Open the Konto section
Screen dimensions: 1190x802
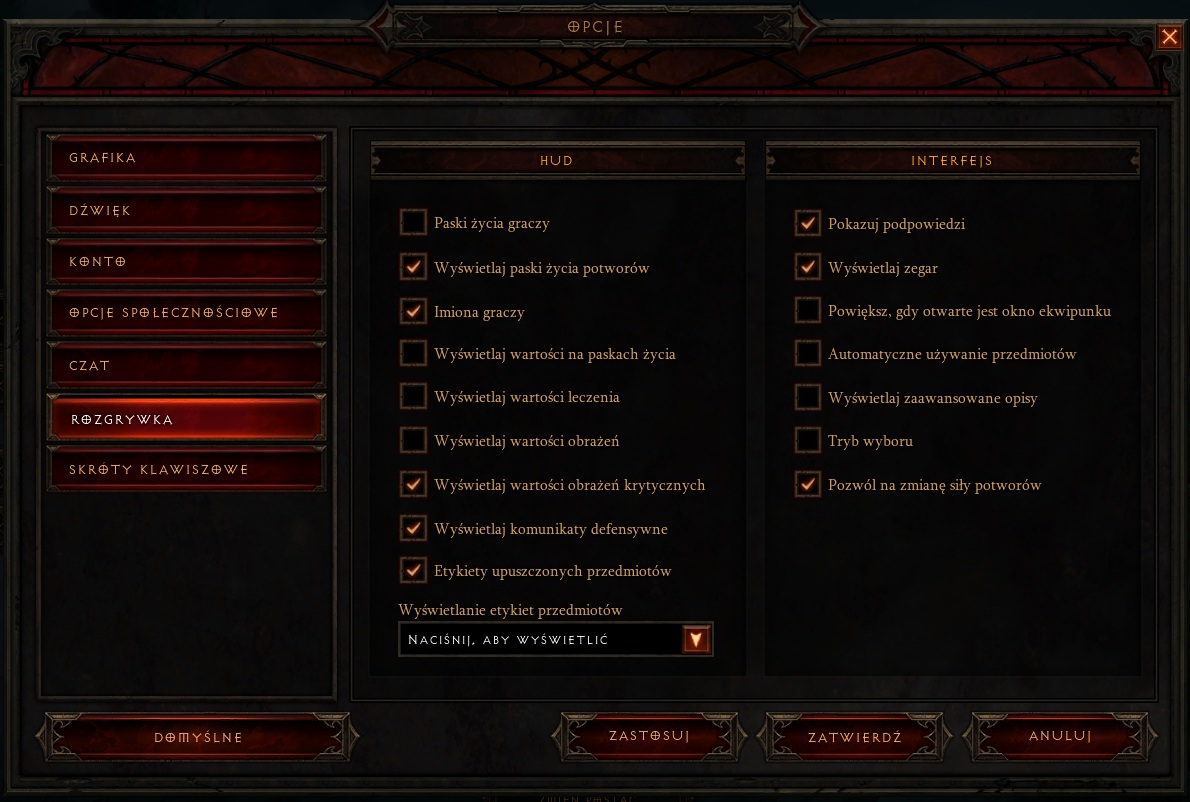186,262
